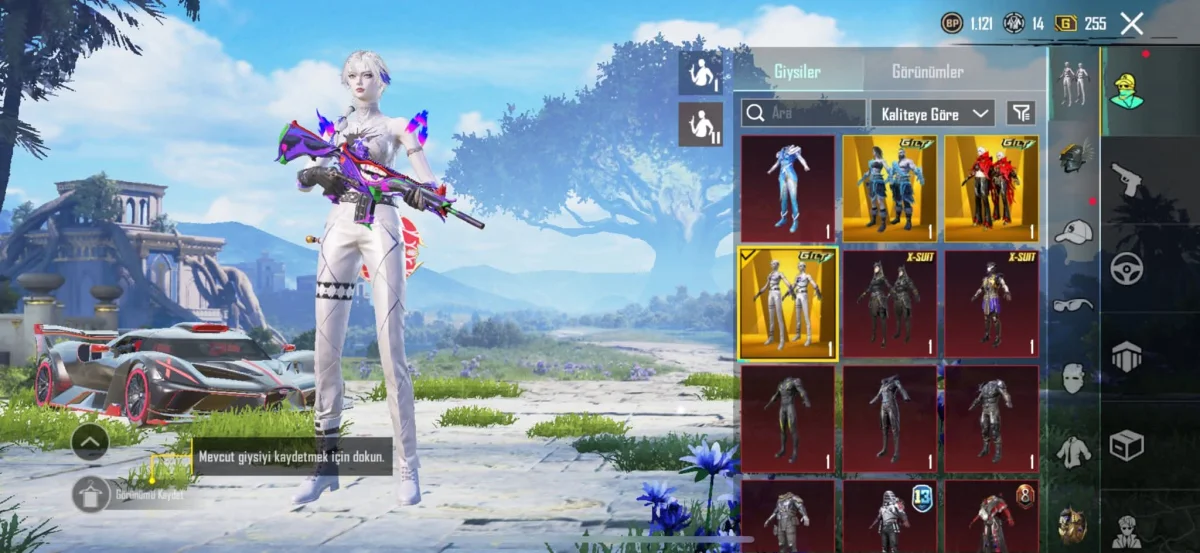Screen dimensions: 1200x553
Task: Open the steering wheel vehicle category
Action: click(x=1128, y=268)
